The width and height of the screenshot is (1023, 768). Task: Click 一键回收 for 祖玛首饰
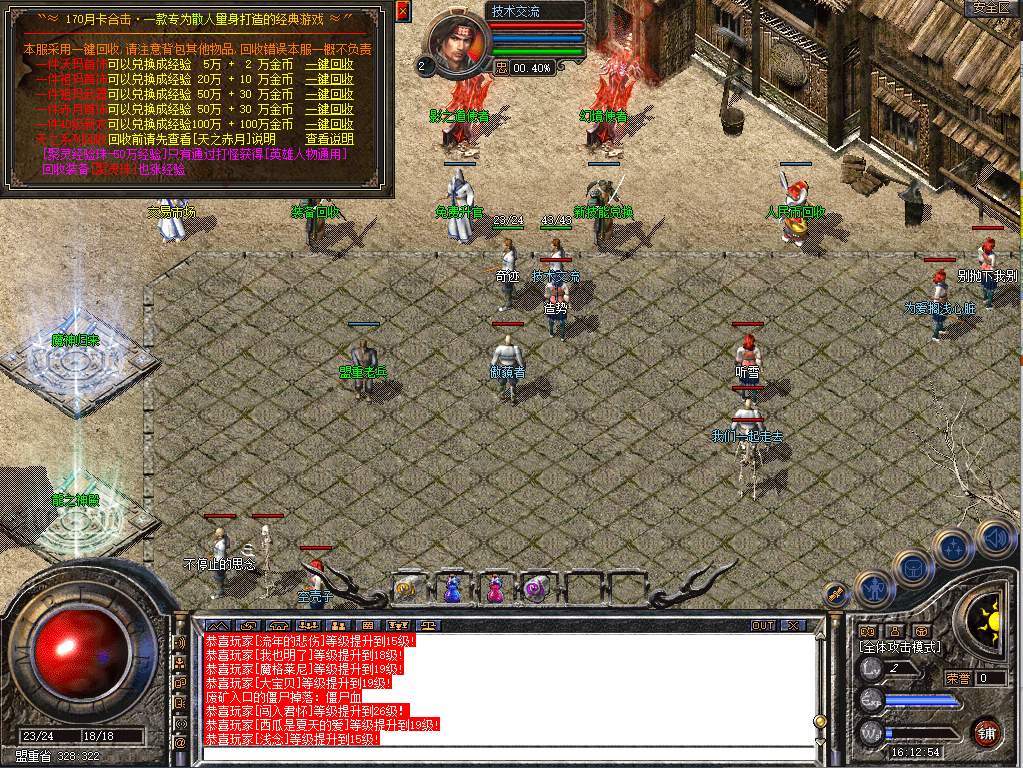pos(329,79)
